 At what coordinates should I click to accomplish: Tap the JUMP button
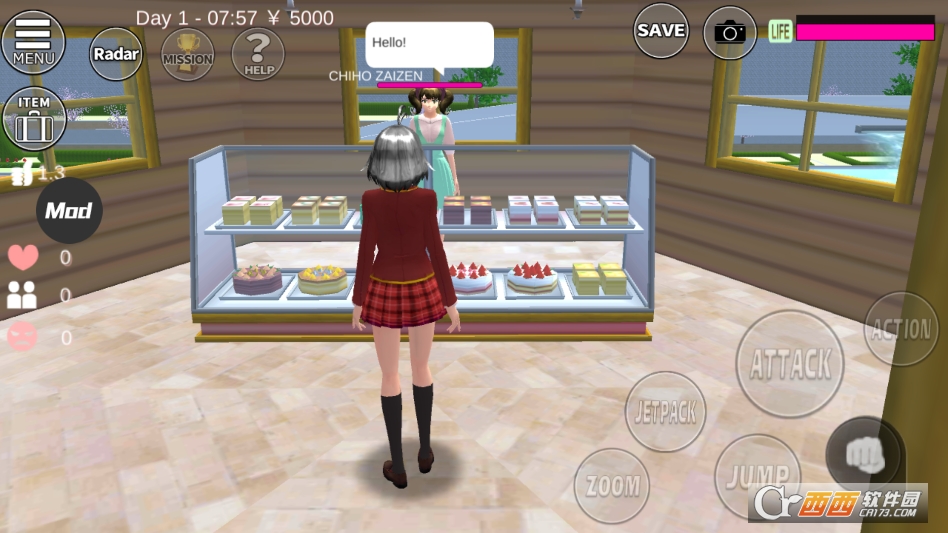click(758, 477)
